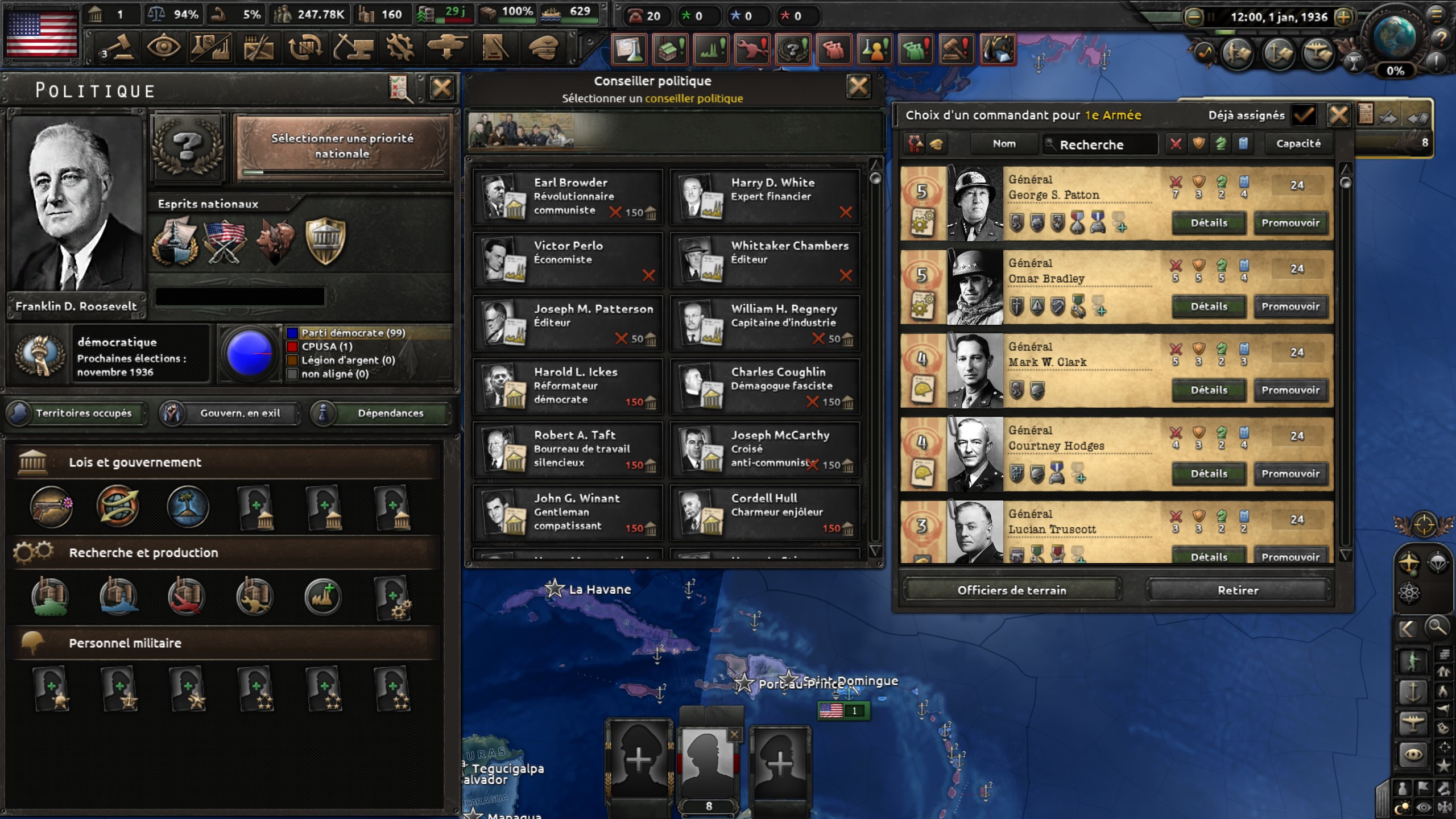Increase game speed with the plus button
This screenshot has width=1456, height=819.
point(1343,17)
